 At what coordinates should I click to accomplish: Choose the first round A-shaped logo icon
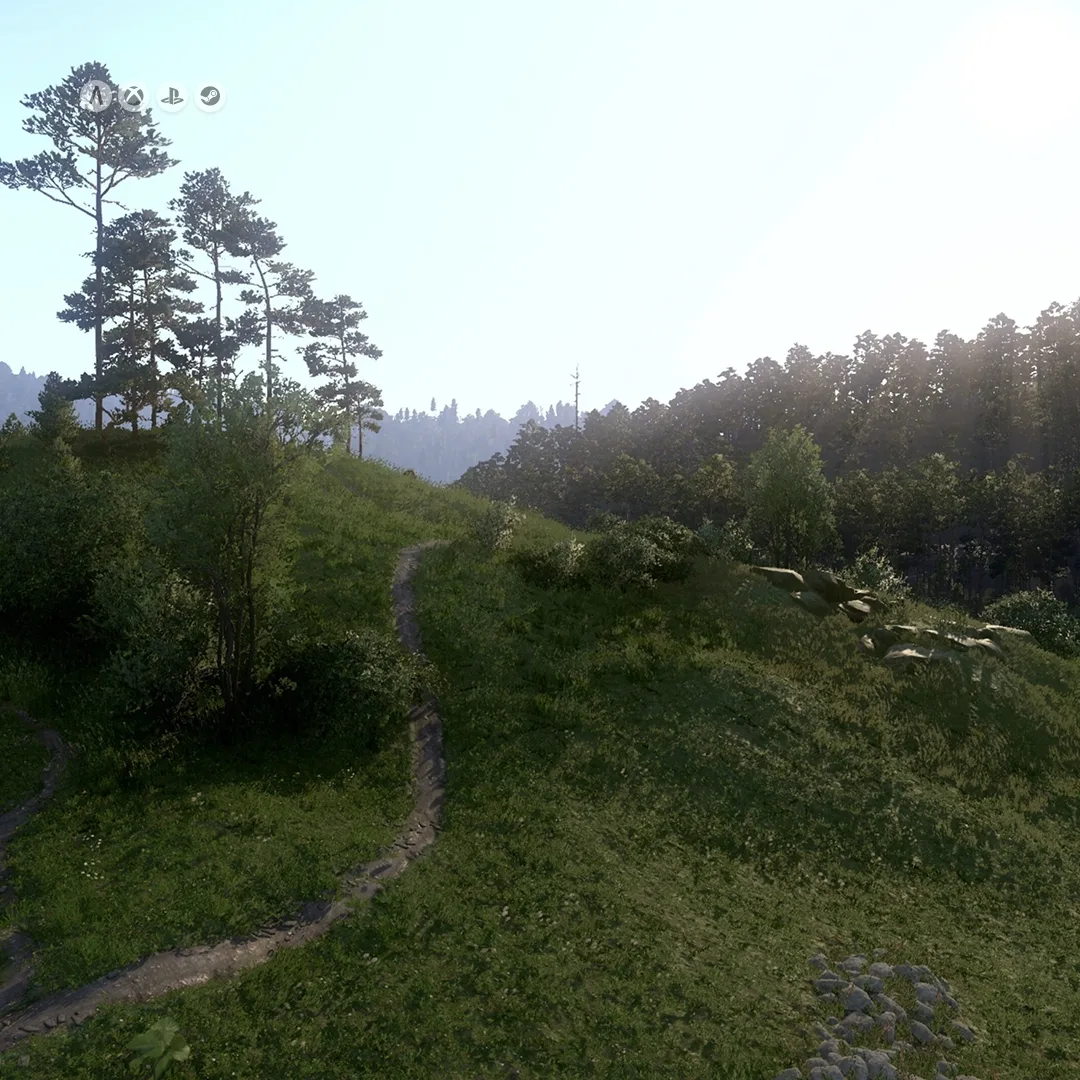tap(96, 97)
